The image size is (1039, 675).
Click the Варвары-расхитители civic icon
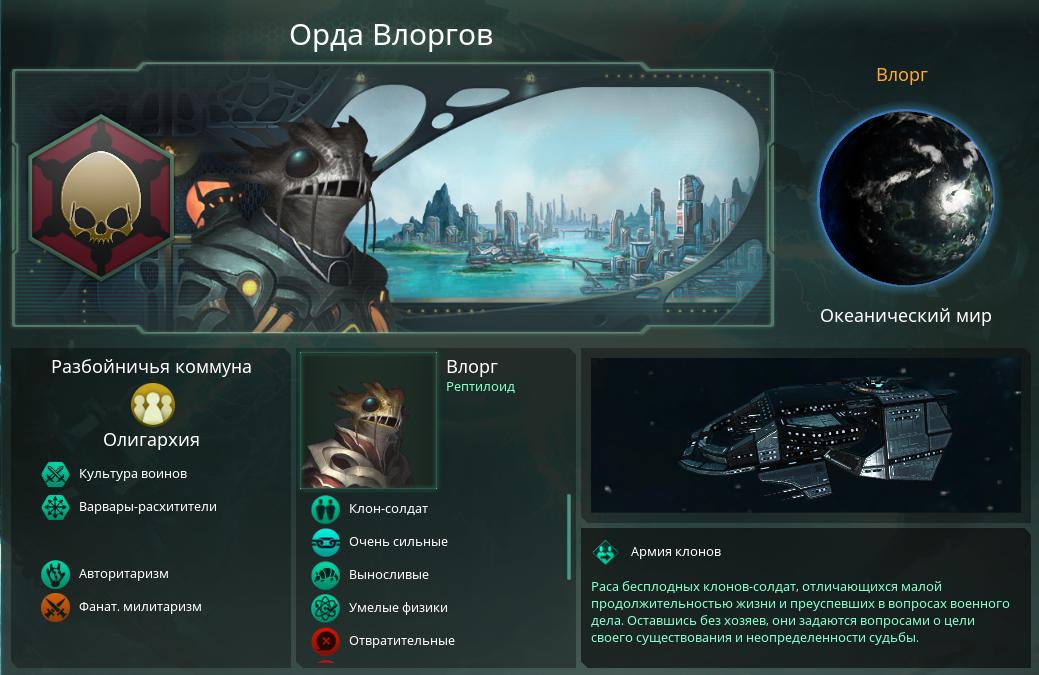pos(54,507)
